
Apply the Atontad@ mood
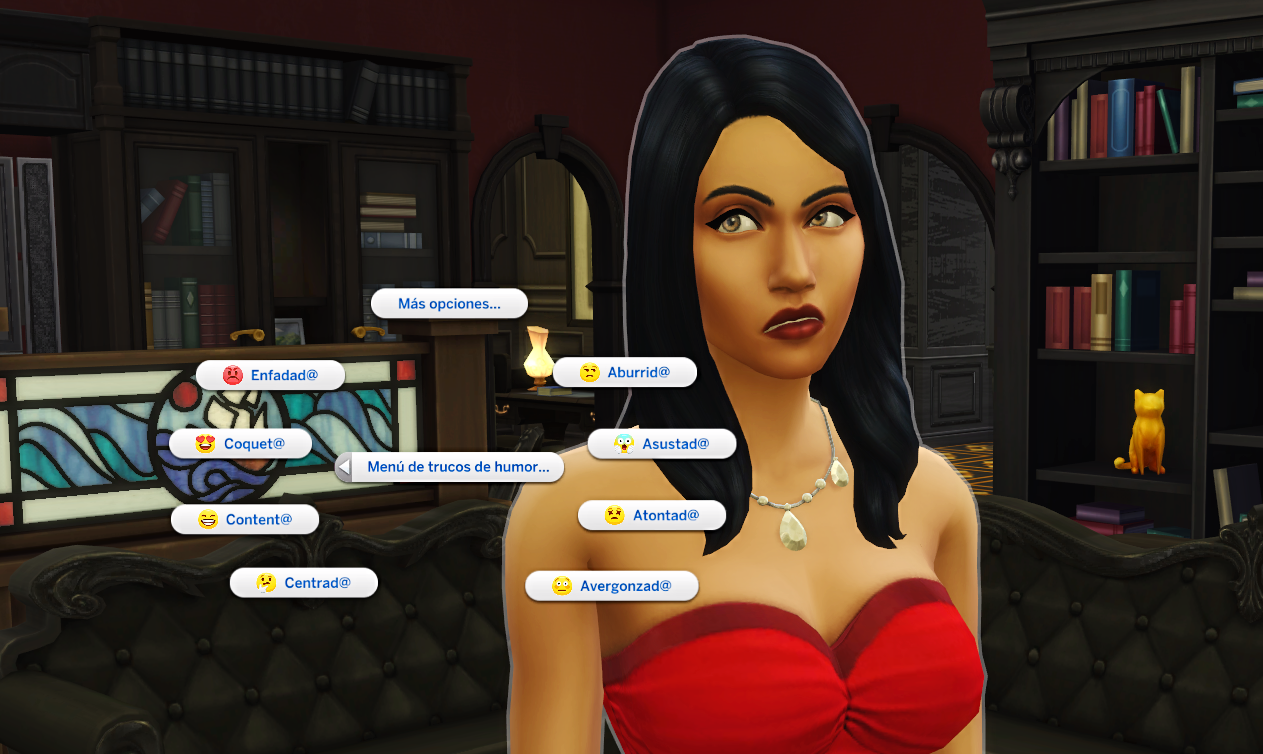coord(652,515)
